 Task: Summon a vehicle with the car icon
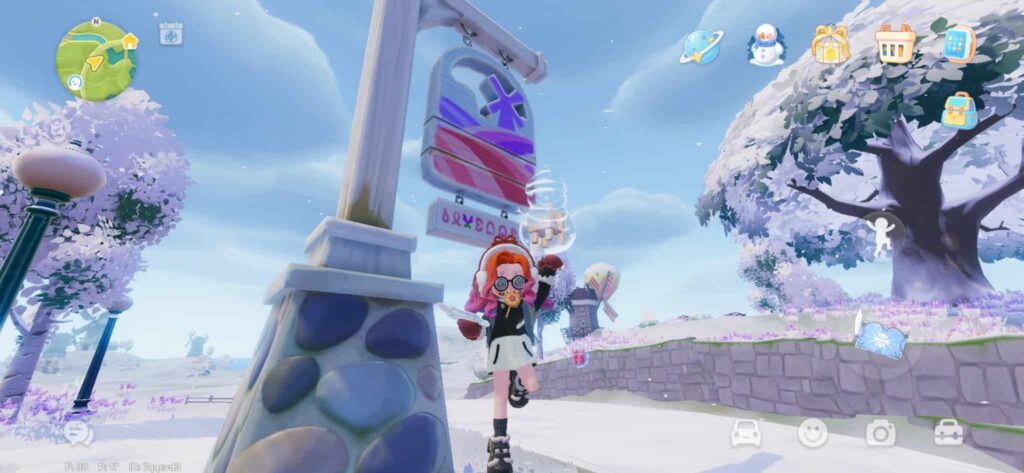746,432
